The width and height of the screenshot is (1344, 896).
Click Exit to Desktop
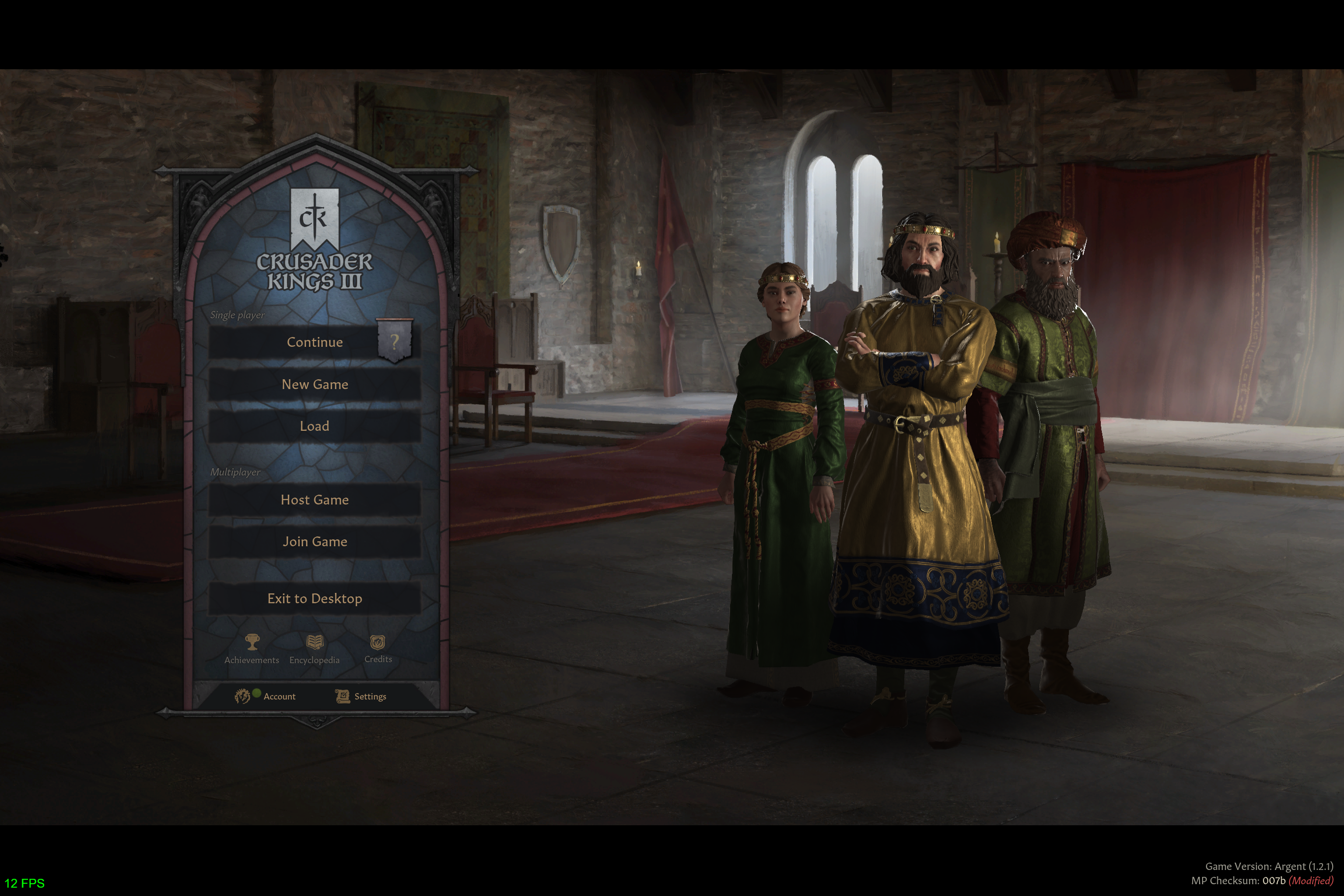[315, 599]
